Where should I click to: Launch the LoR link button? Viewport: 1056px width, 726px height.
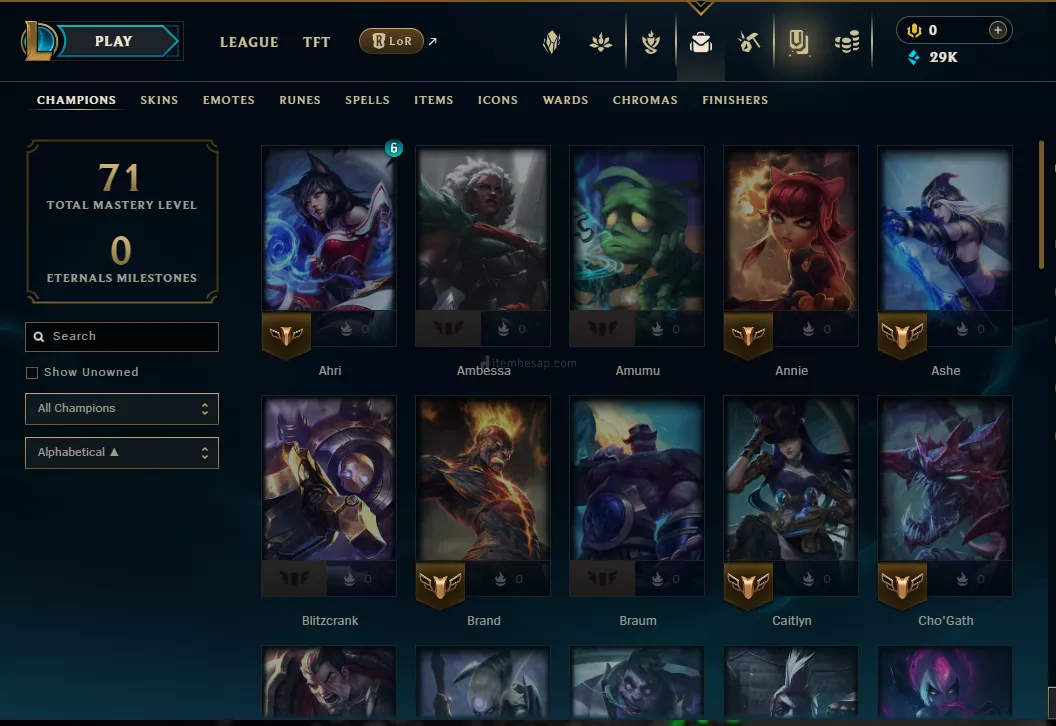click(x=391, y=42)
